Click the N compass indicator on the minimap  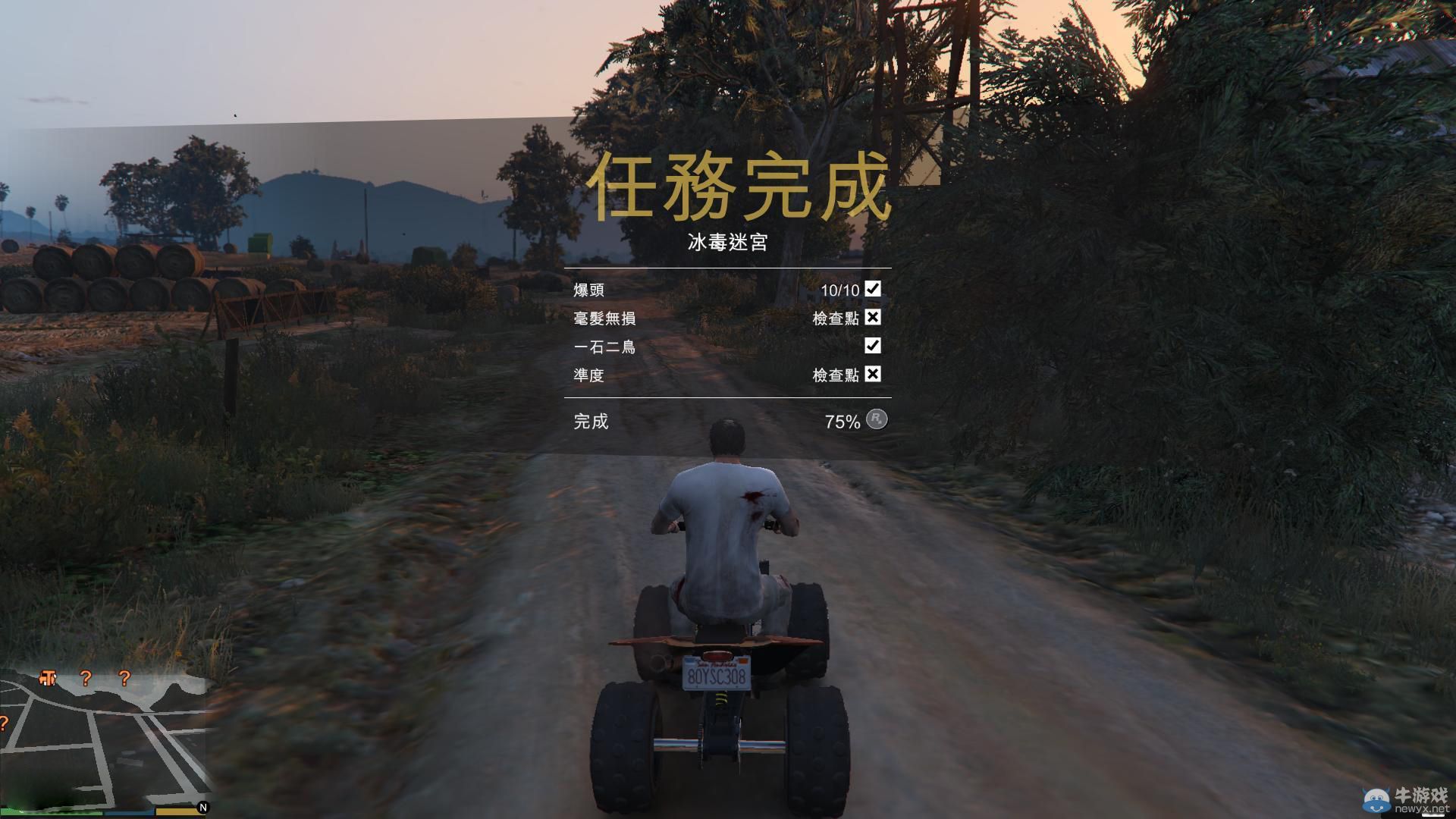(x=202, y=807)
